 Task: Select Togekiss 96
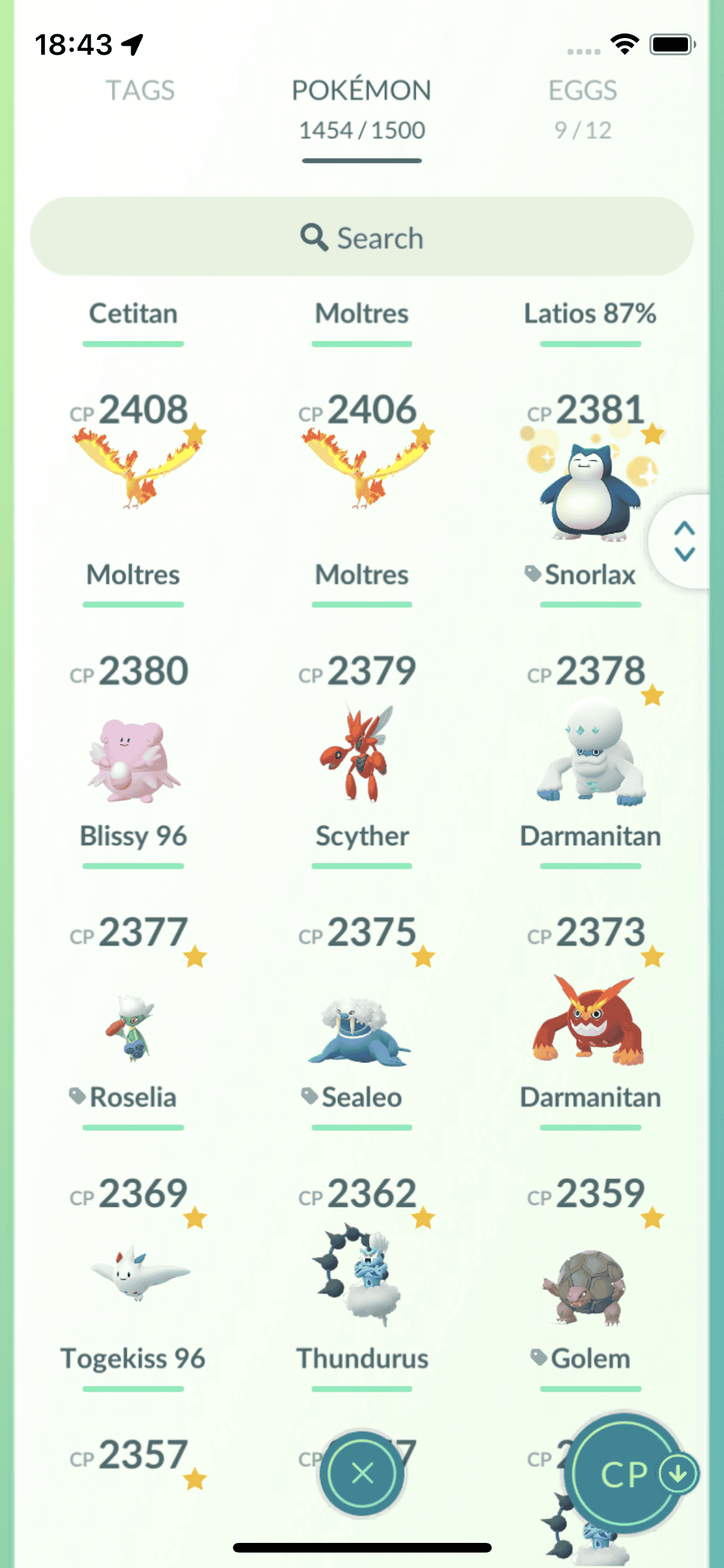tap(133, 1274)
